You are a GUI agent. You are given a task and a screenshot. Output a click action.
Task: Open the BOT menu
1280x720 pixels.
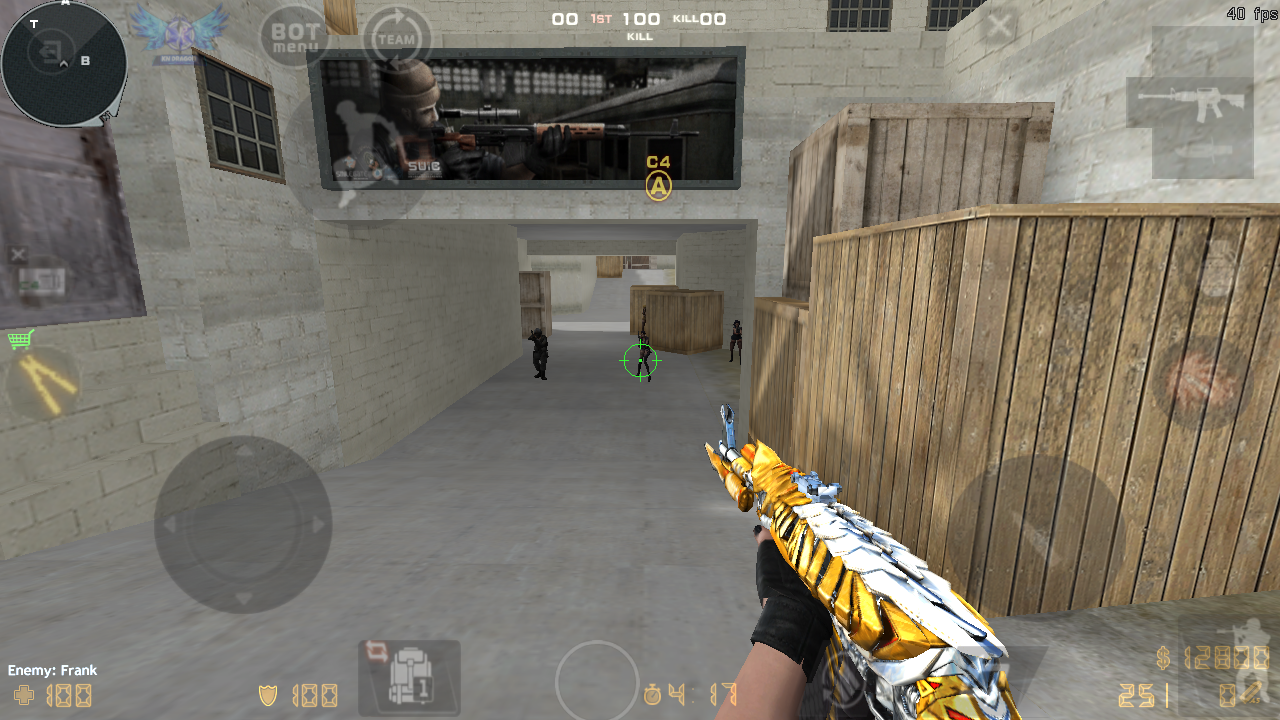tap(295, 38)
